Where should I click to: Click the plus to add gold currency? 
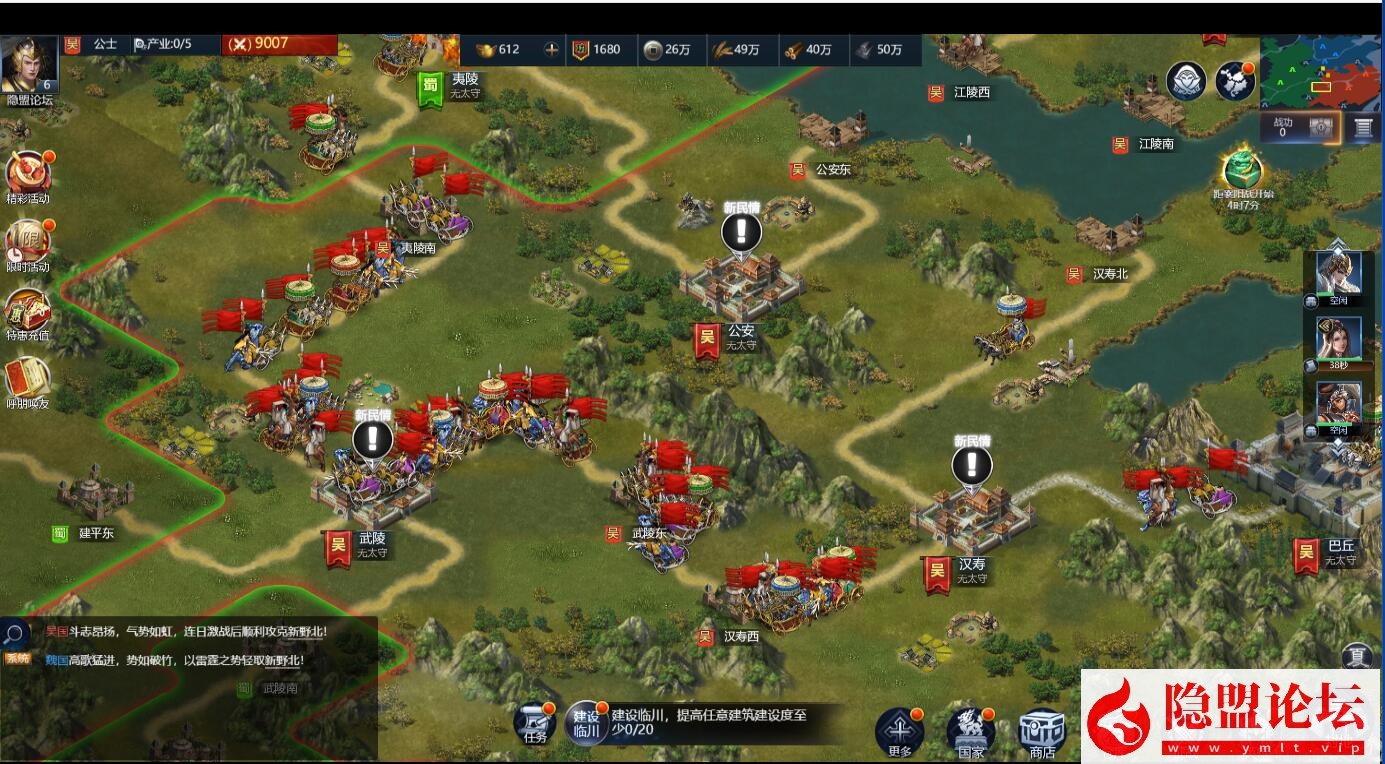coord(551,47)
